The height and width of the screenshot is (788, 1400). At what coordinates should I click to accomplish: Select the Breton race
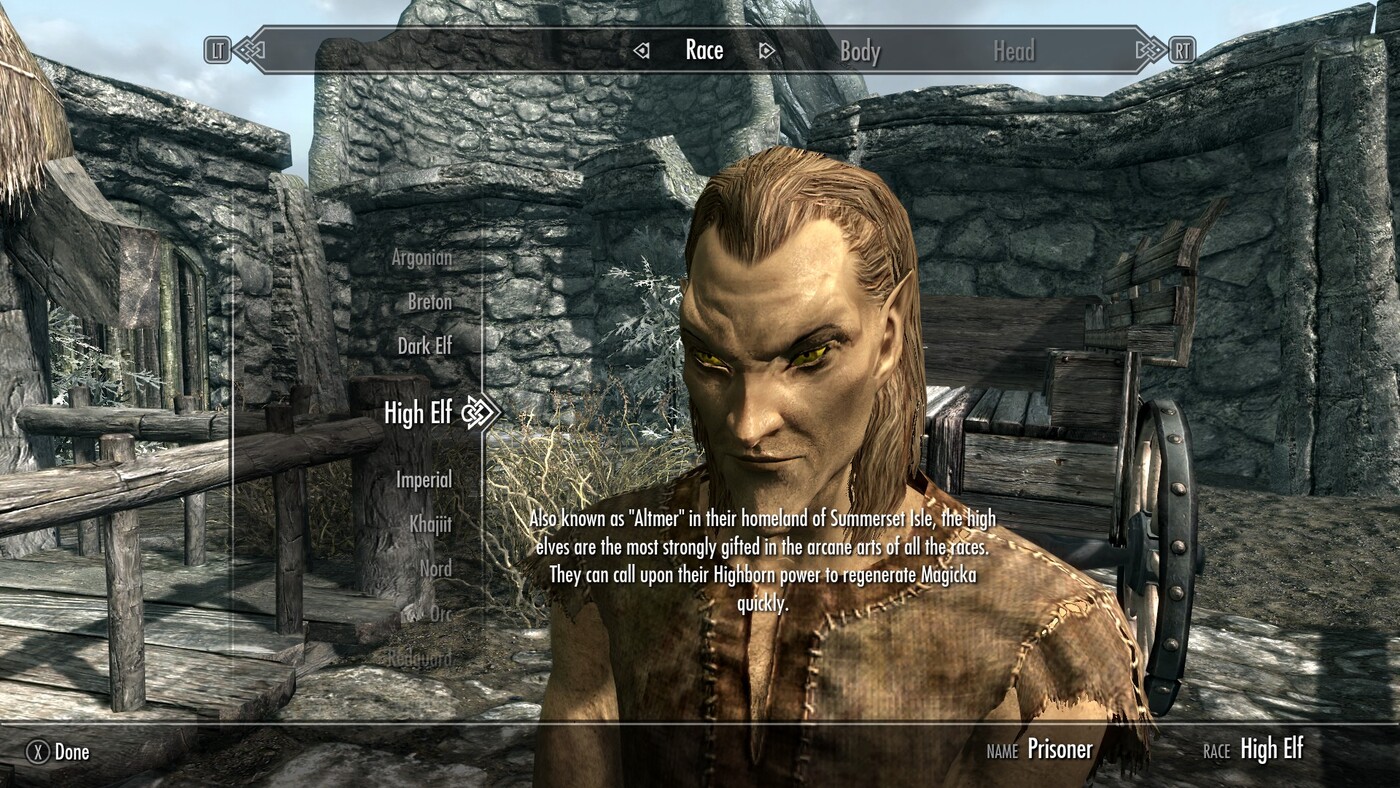[429, 301]
